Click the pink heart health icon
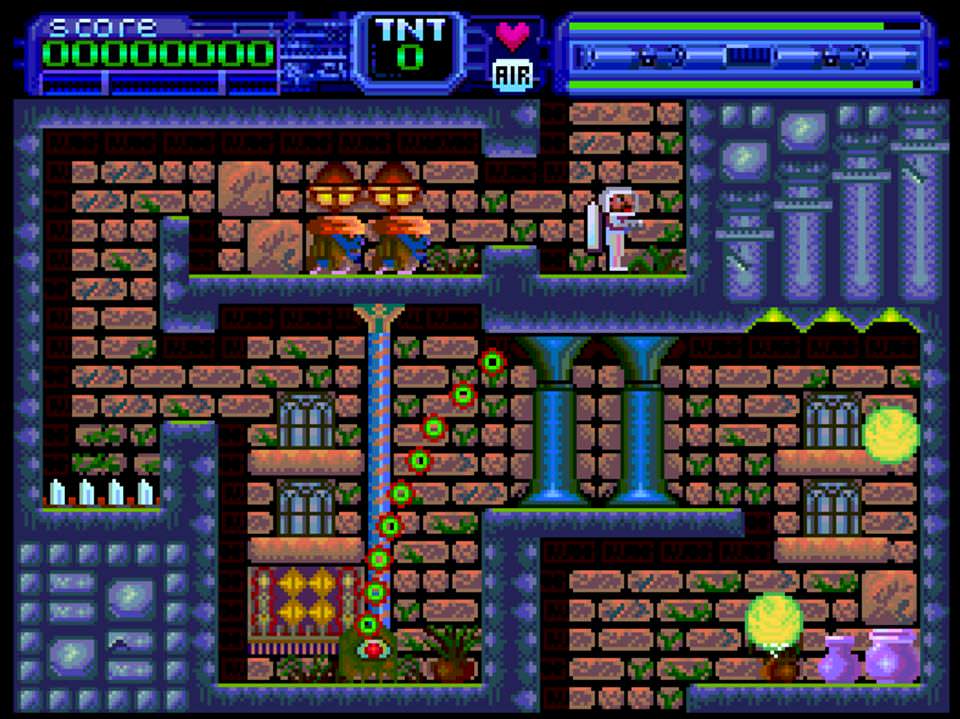The height and width of the screenshot is (719, 960). click(513, 35)
